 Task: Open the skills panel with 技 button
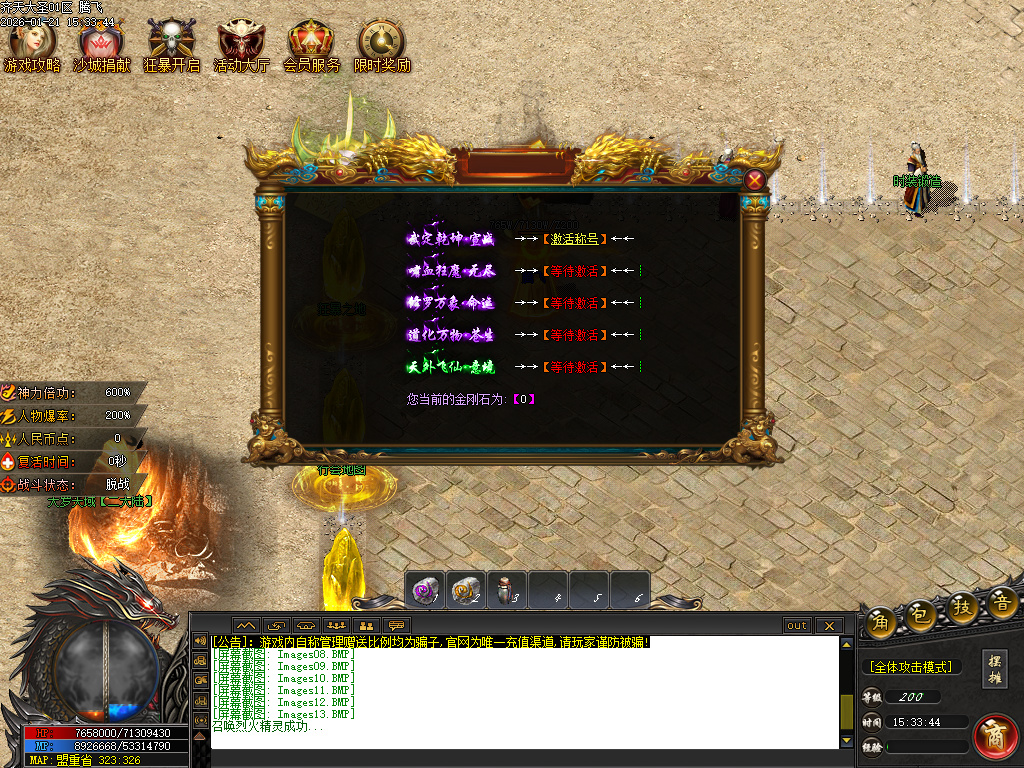pyautogui.click(x=962, y=607)
